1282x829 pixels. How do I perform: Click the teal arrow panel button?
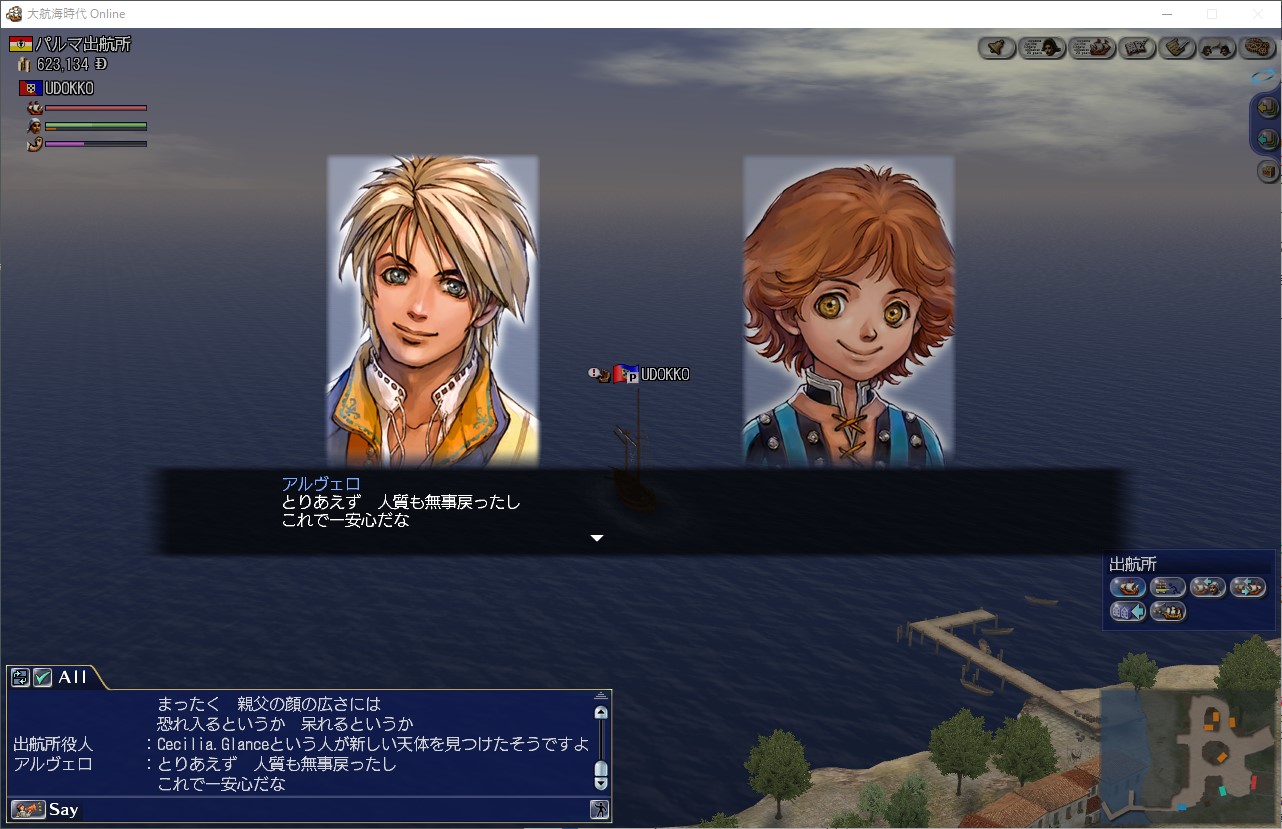[1267, 138]
